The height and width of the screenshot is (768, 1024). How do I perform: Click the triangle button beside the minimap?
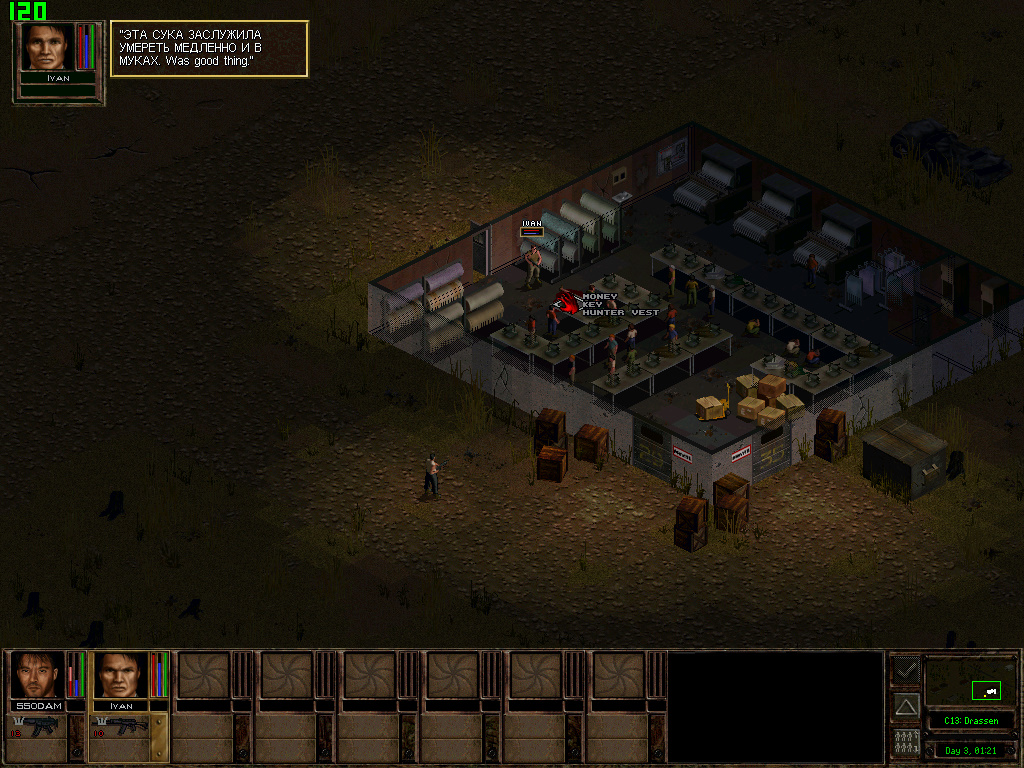click(x=906, y=706)
